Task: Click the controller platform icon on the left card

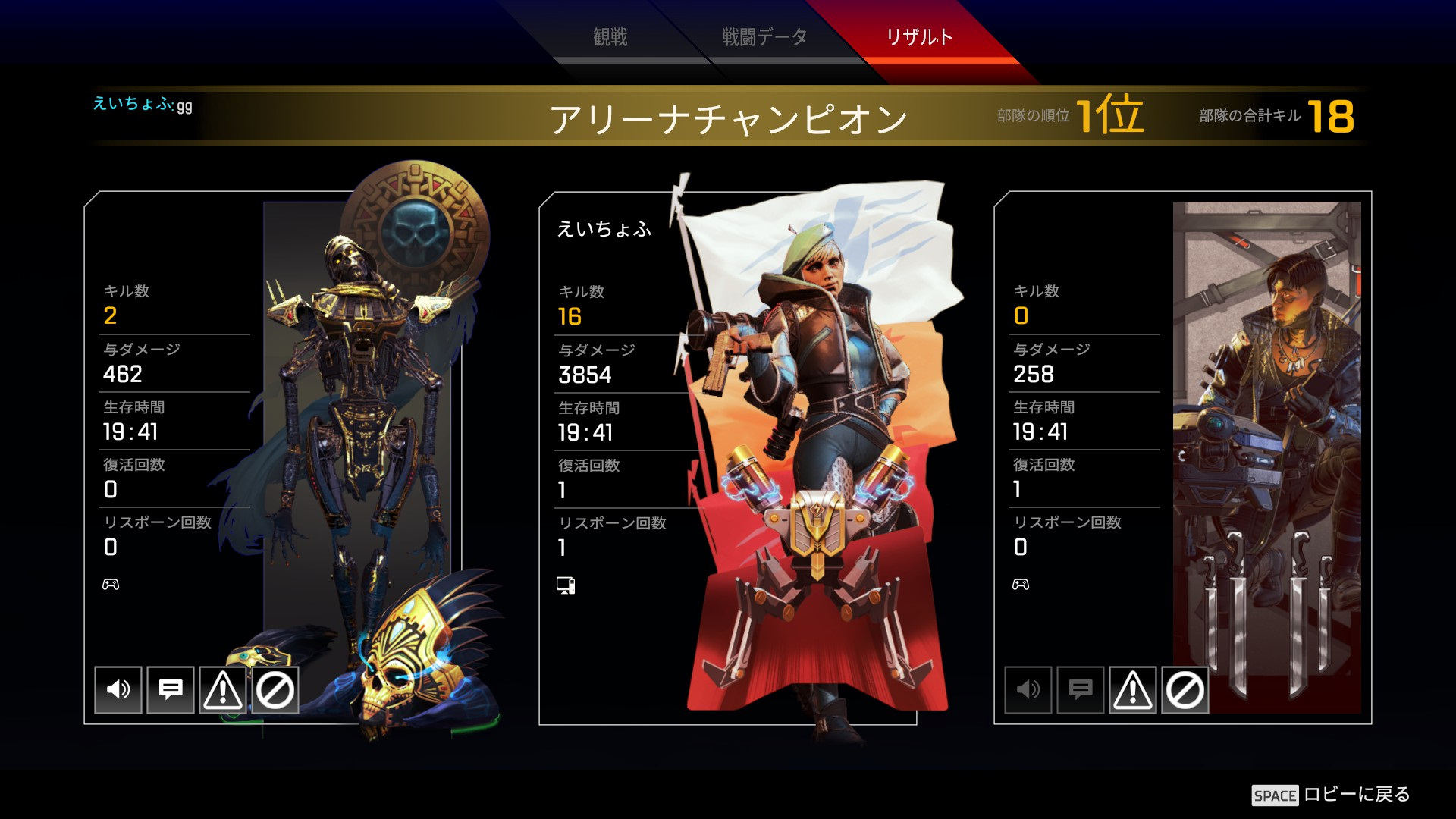Action: click(x=110, y=584)
